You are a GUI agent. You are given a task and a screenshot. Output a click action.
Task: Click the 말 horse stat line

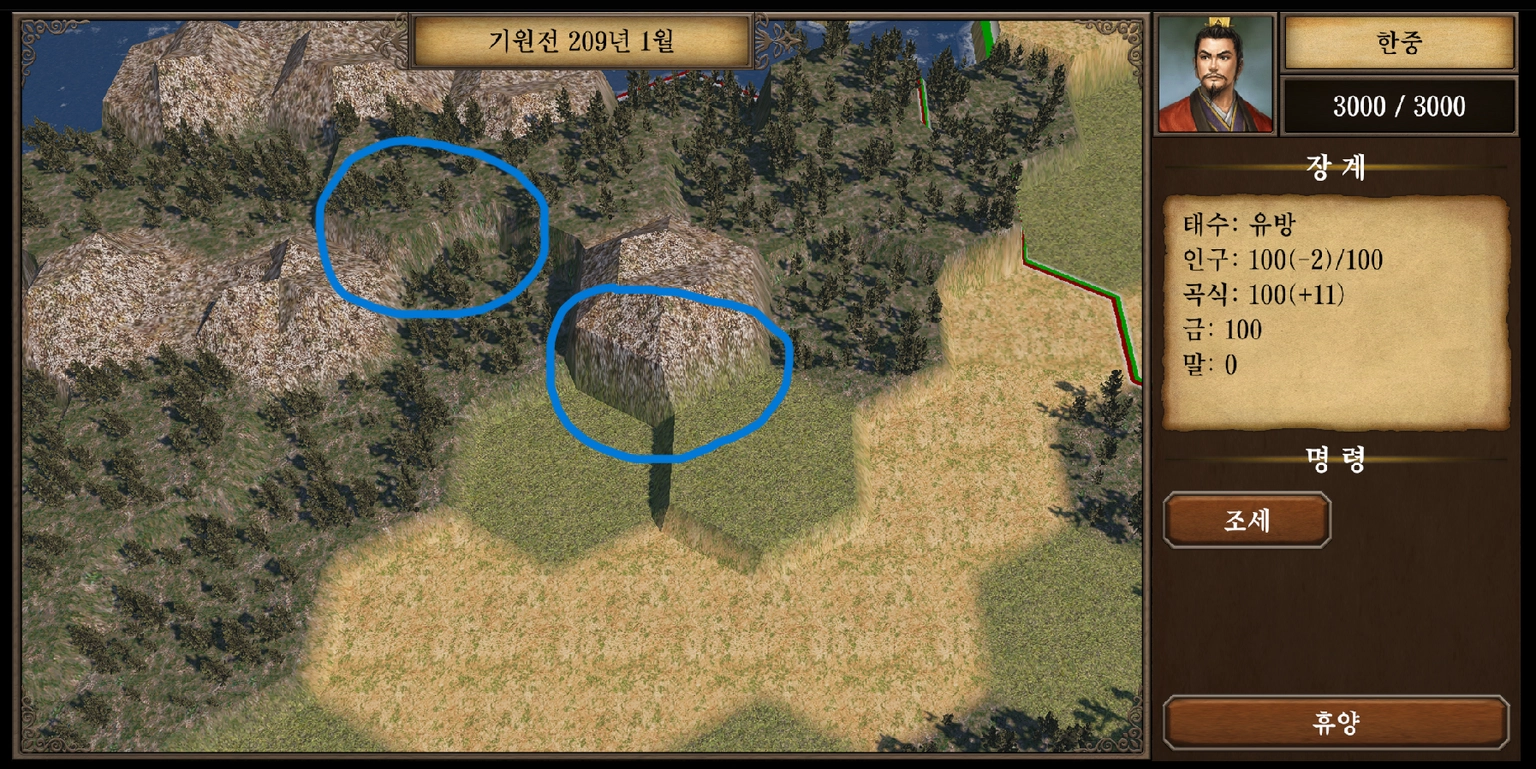1210,364
